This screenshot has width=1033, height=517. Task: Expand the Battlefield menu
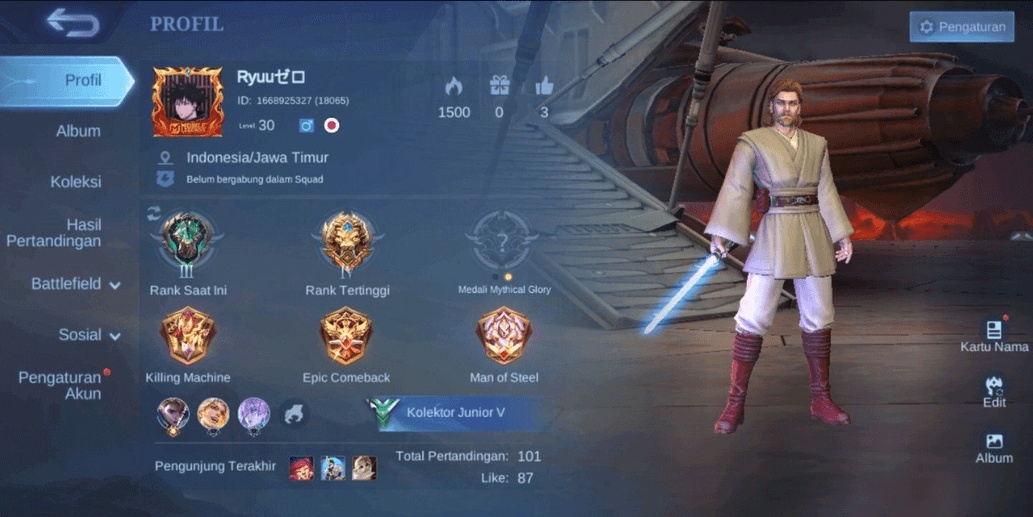coord(75,284)
